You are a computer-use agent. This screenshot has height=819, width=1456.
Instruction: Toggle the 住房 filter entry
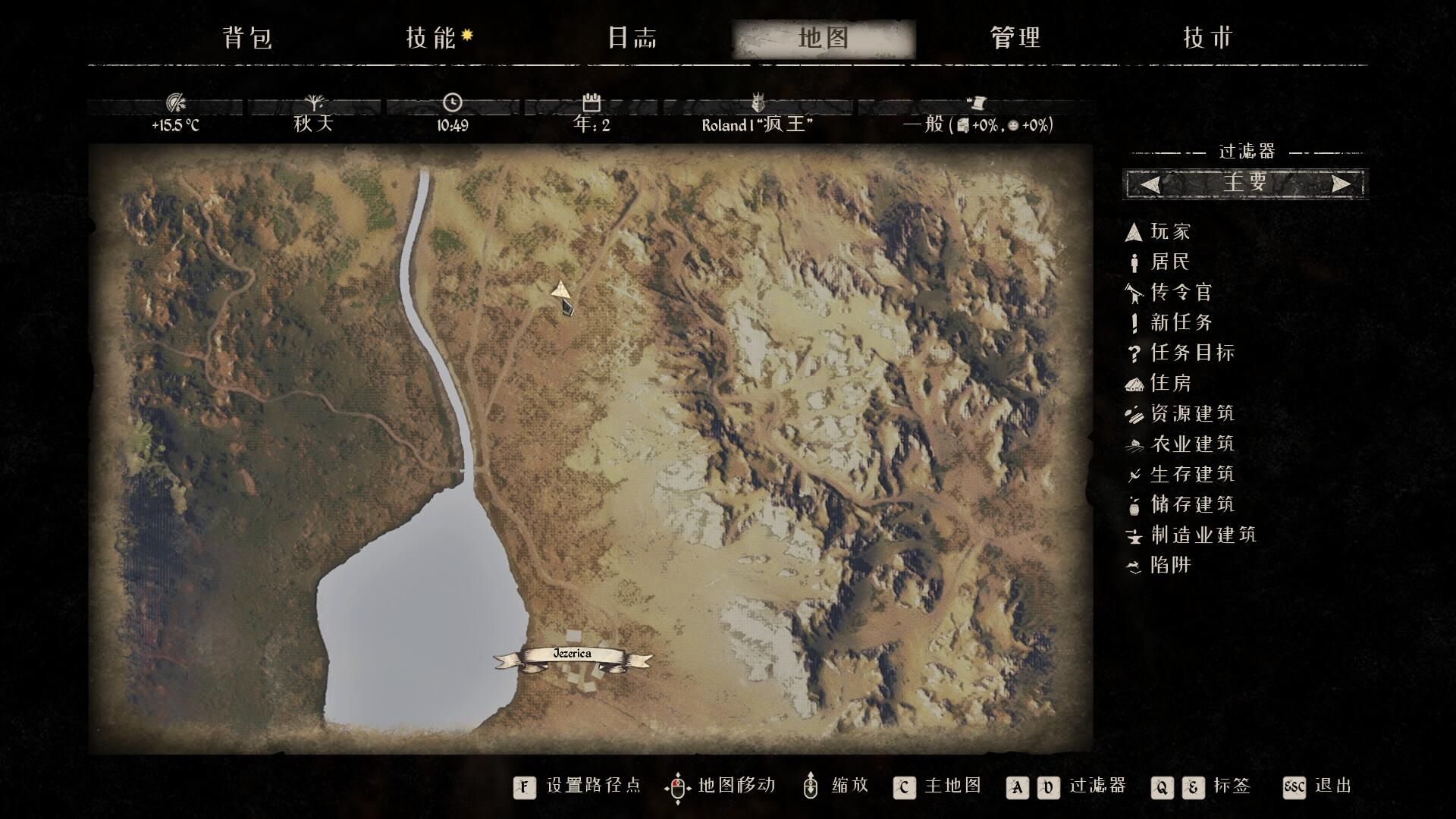point(1170,383)
